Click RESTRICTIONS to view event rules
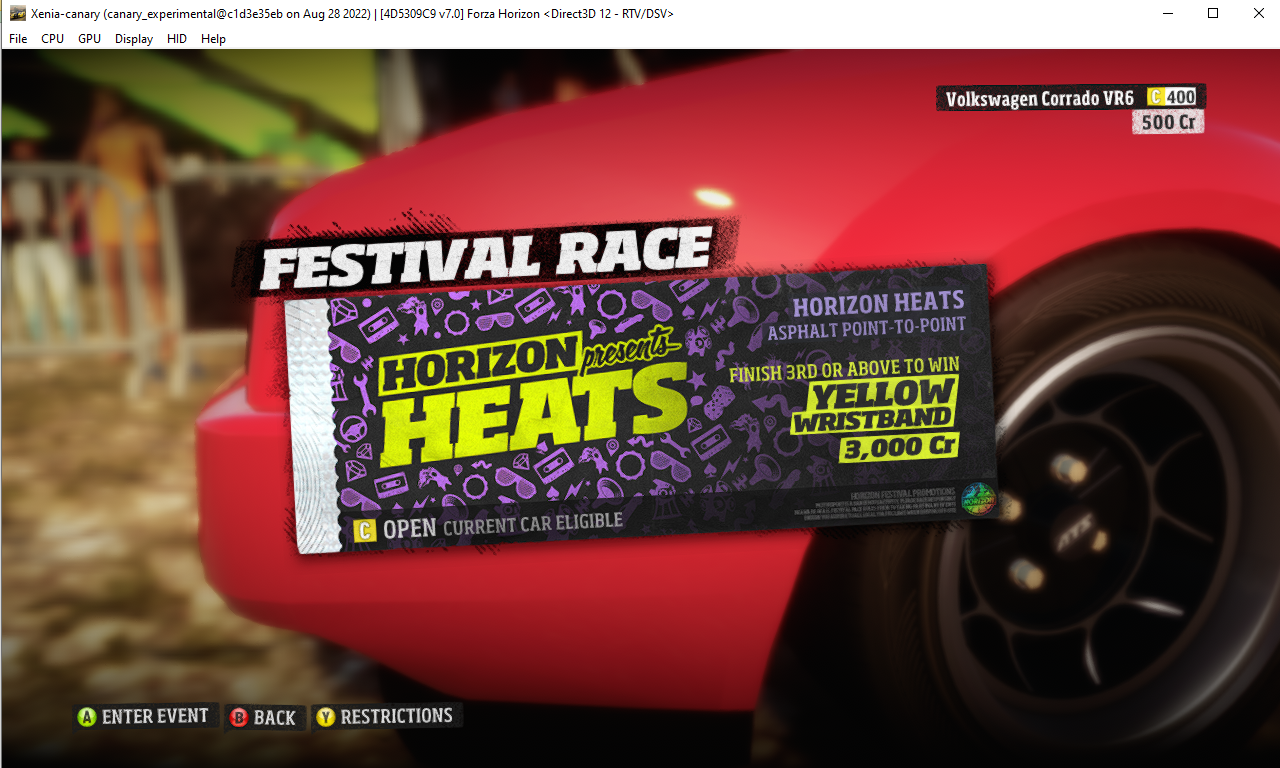The width and height of the screenshot is (1280, 768). pyautogui.click(x=386, y=716)
